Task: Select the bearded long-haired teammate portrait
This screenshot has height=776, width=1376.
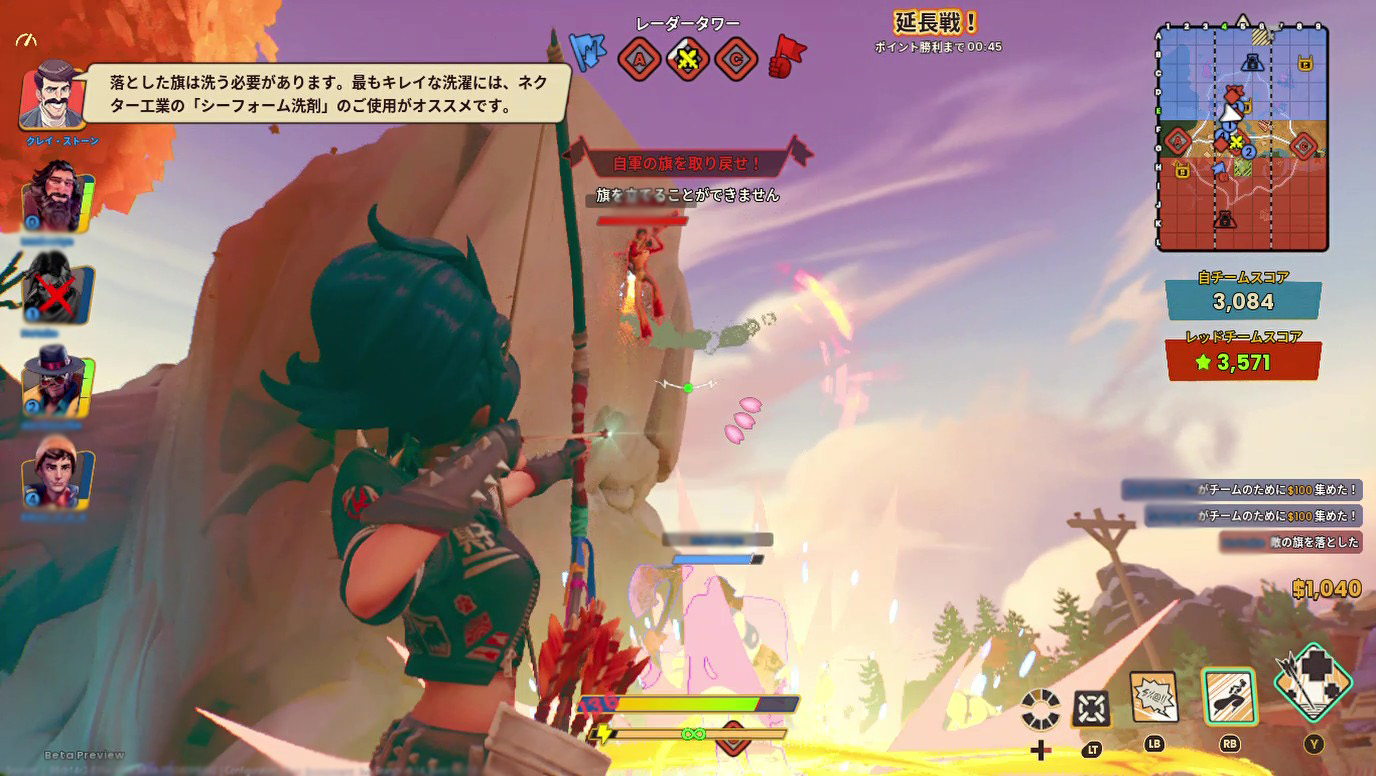Action: [53, 196]
